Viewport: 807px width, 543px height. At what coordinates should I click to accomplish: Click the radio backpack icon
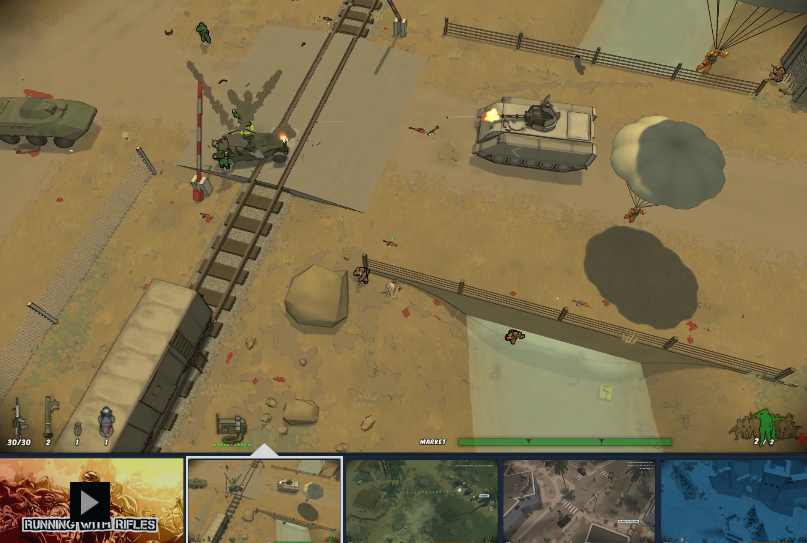click(x=231, y=427)
